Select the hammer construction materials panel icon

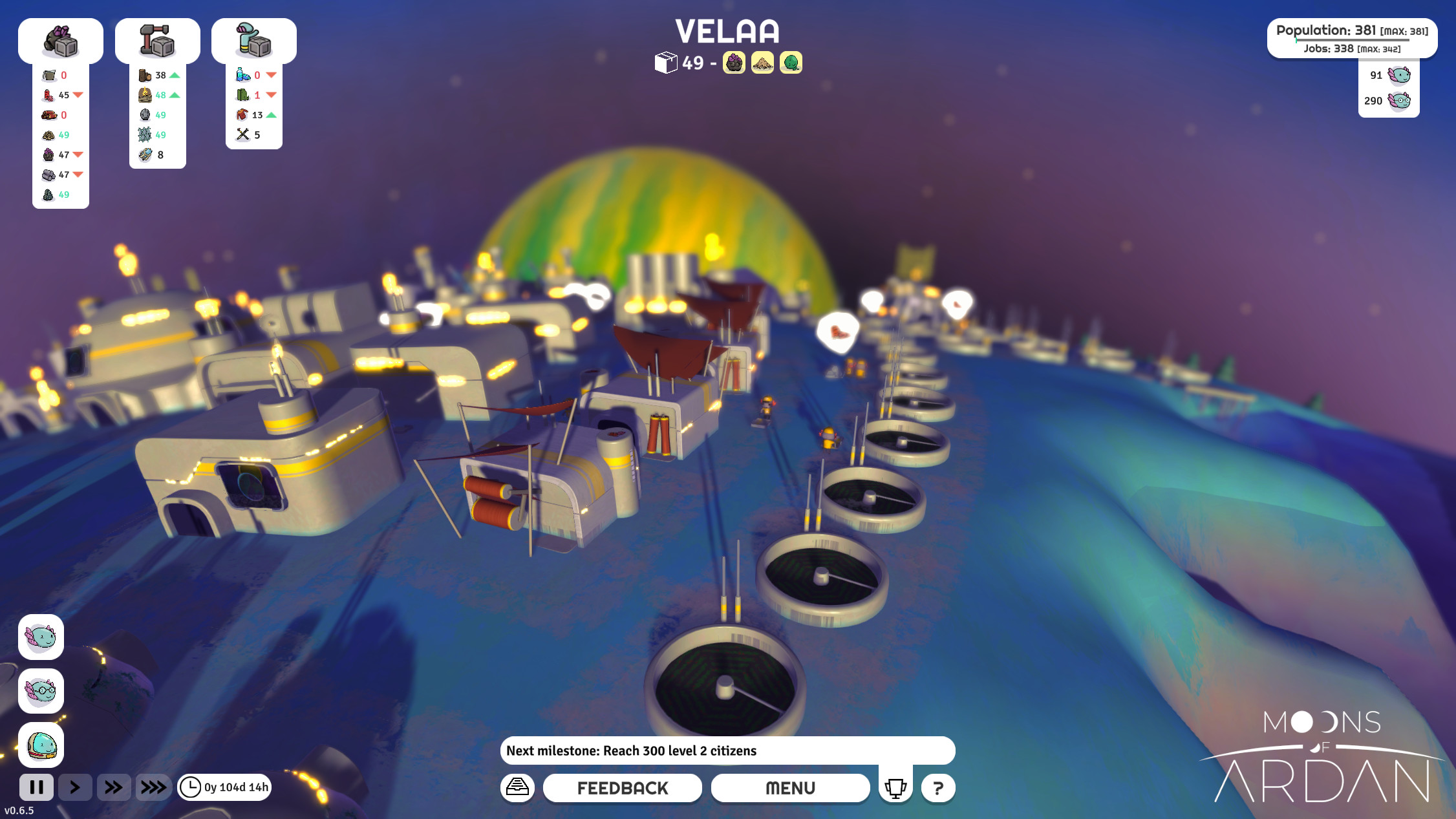coord(158,40)
